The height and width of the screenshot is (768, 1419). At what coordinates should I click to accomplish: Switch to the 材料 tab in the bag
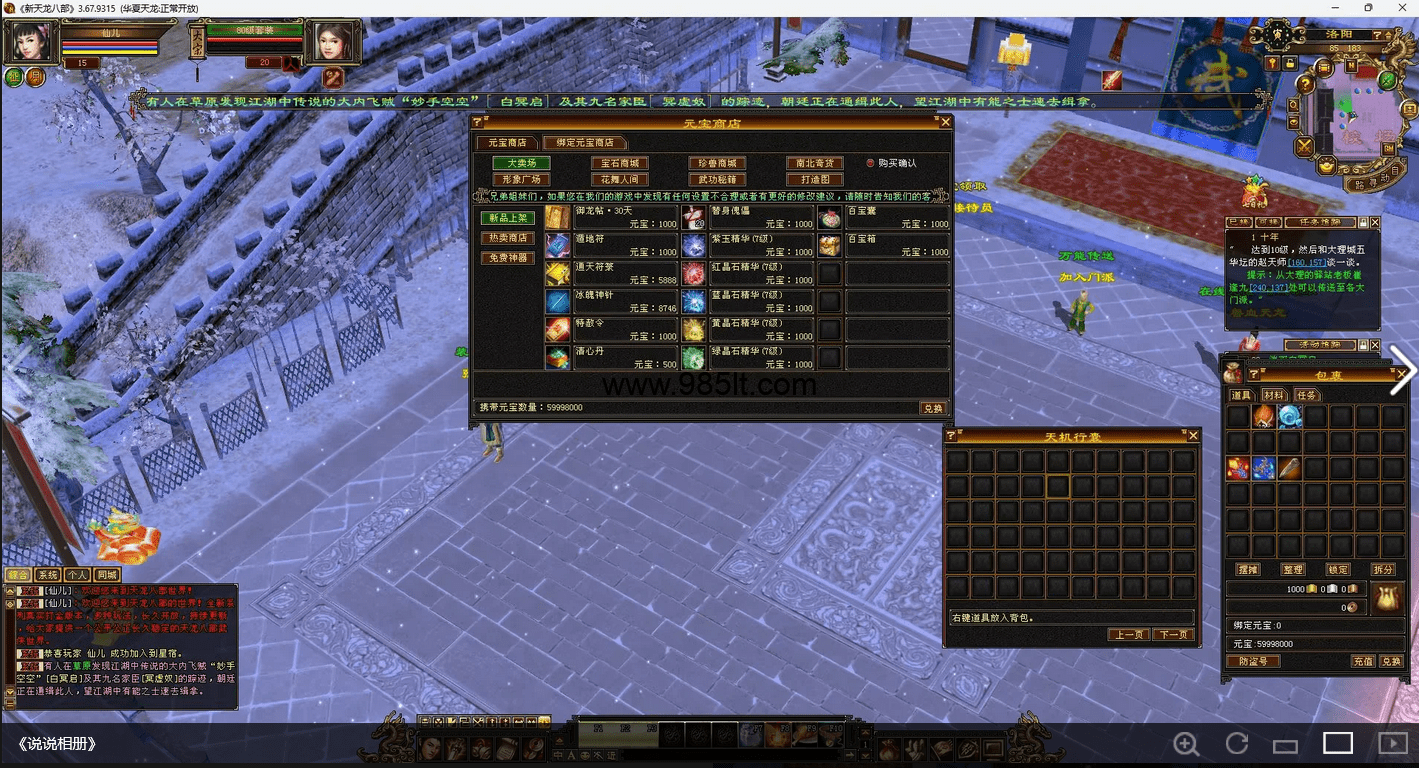click(x=1272, y=396)
